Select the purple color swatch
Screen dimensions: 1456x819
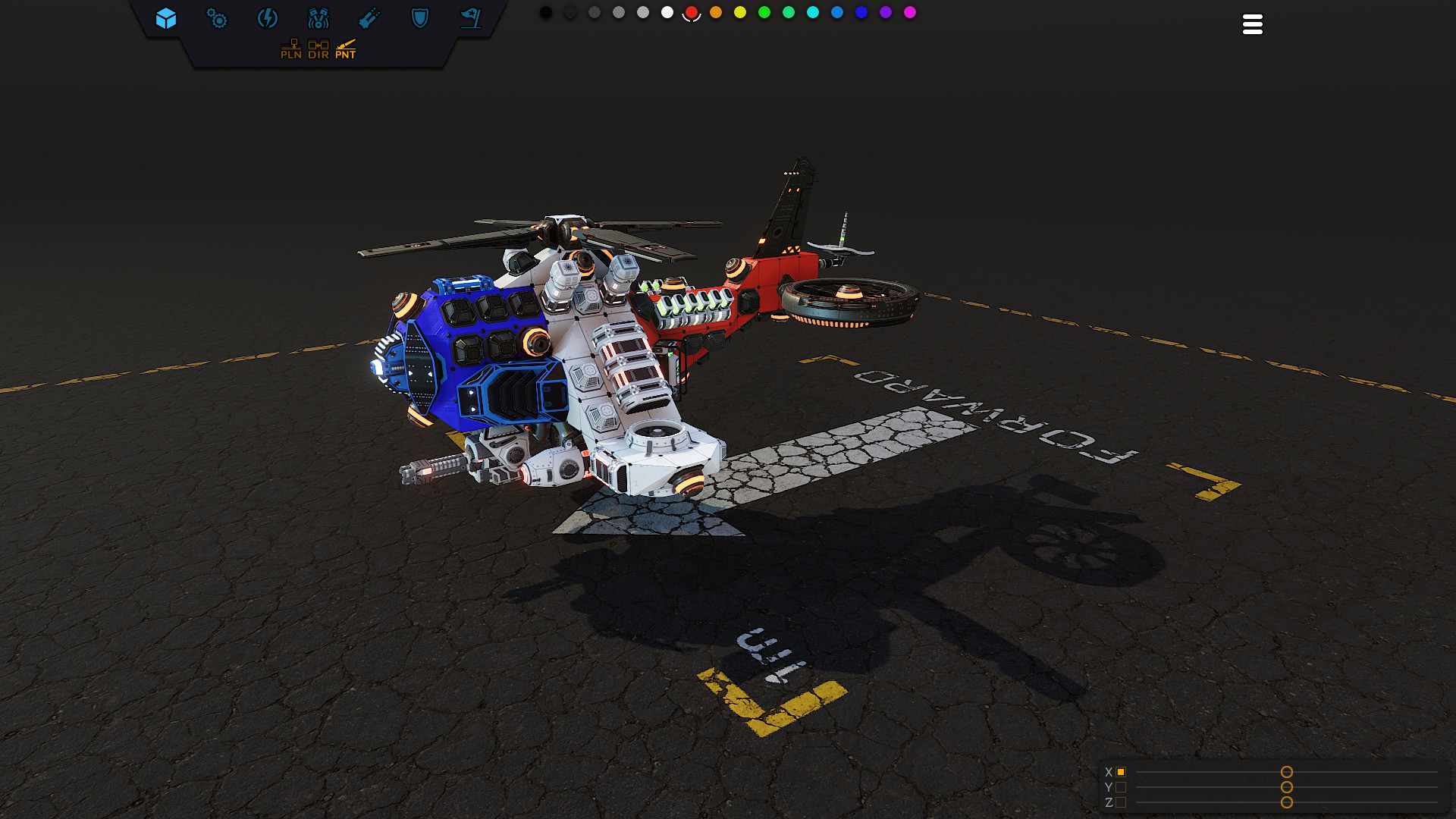(x=885, y=12)
